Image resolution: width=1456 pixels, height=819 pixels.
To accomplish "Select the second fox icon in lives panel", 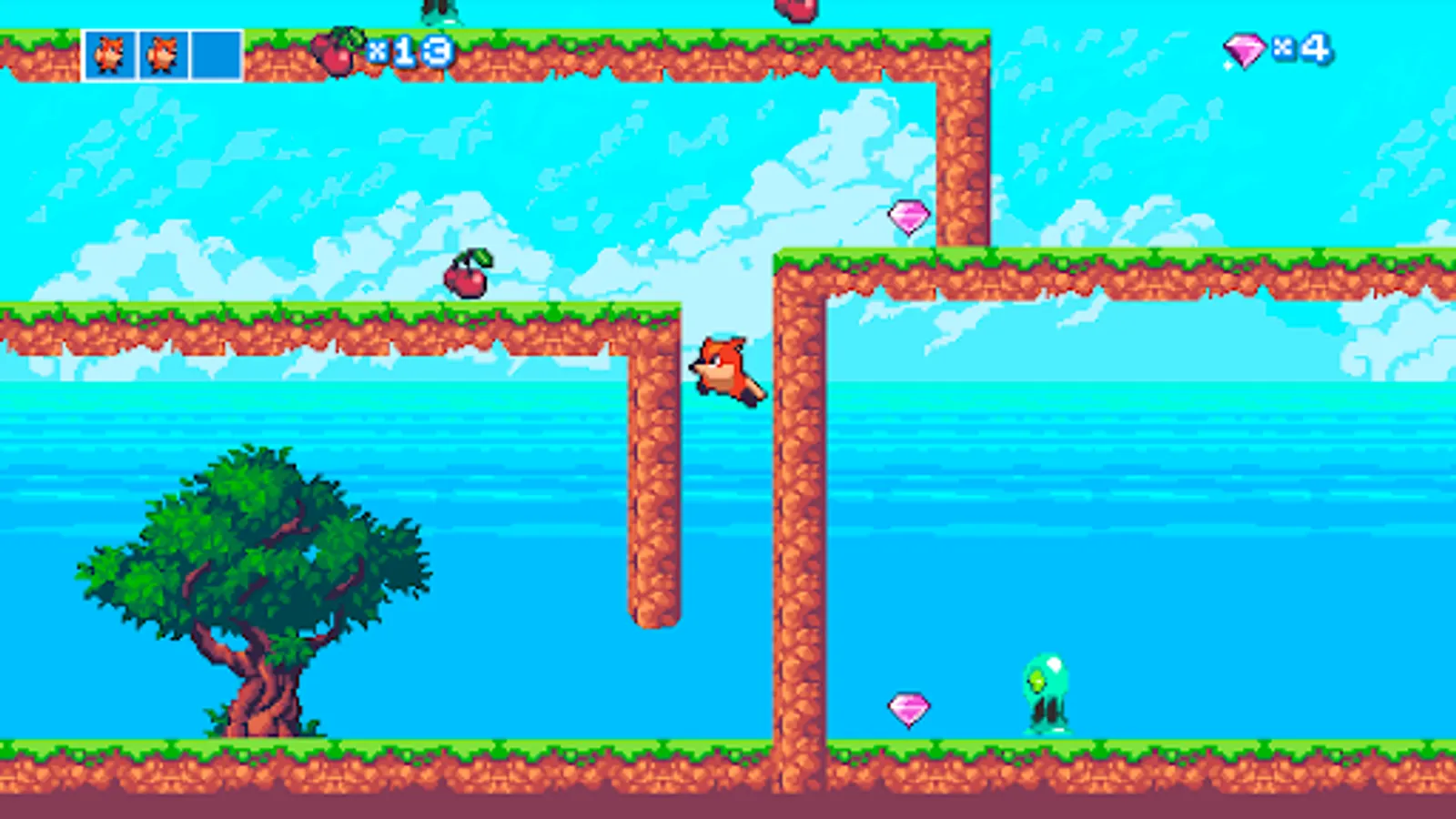I will [x=162, y=52].
